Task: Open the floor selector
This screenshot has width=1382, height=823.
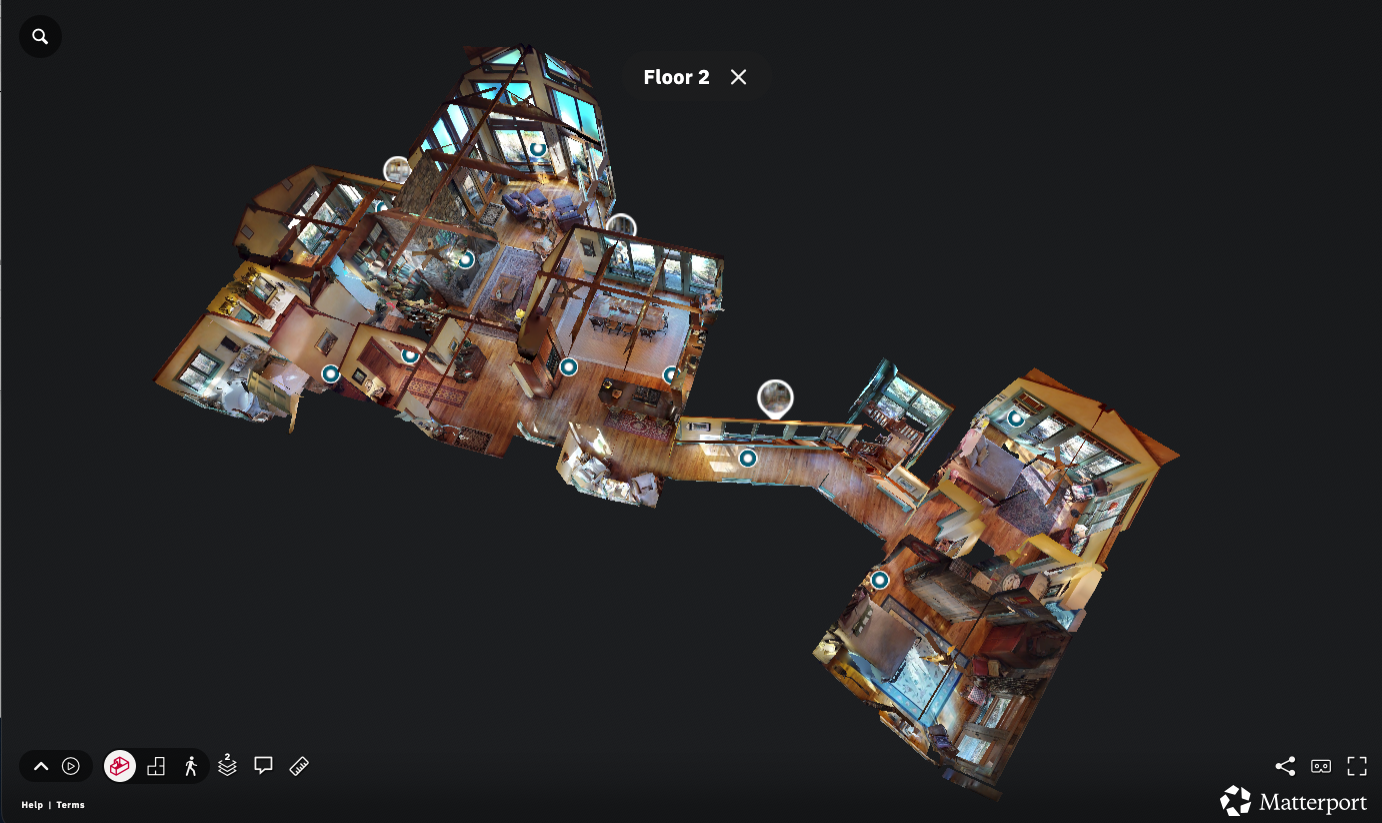Action: click(x=226, y=766)
